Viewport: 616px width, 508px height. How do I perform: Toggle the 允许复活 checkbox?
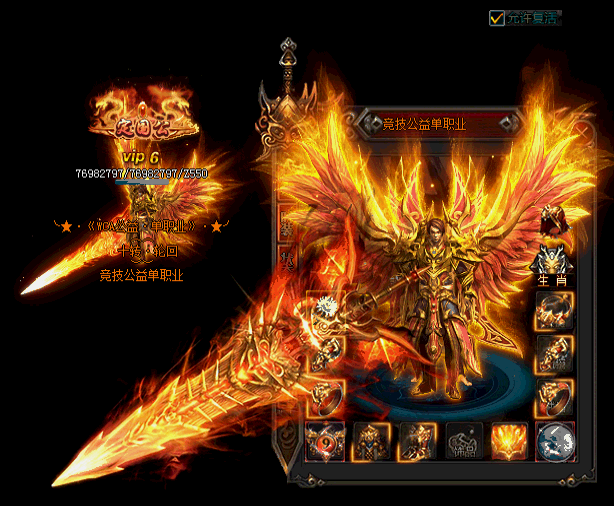(x=497, y=17)
